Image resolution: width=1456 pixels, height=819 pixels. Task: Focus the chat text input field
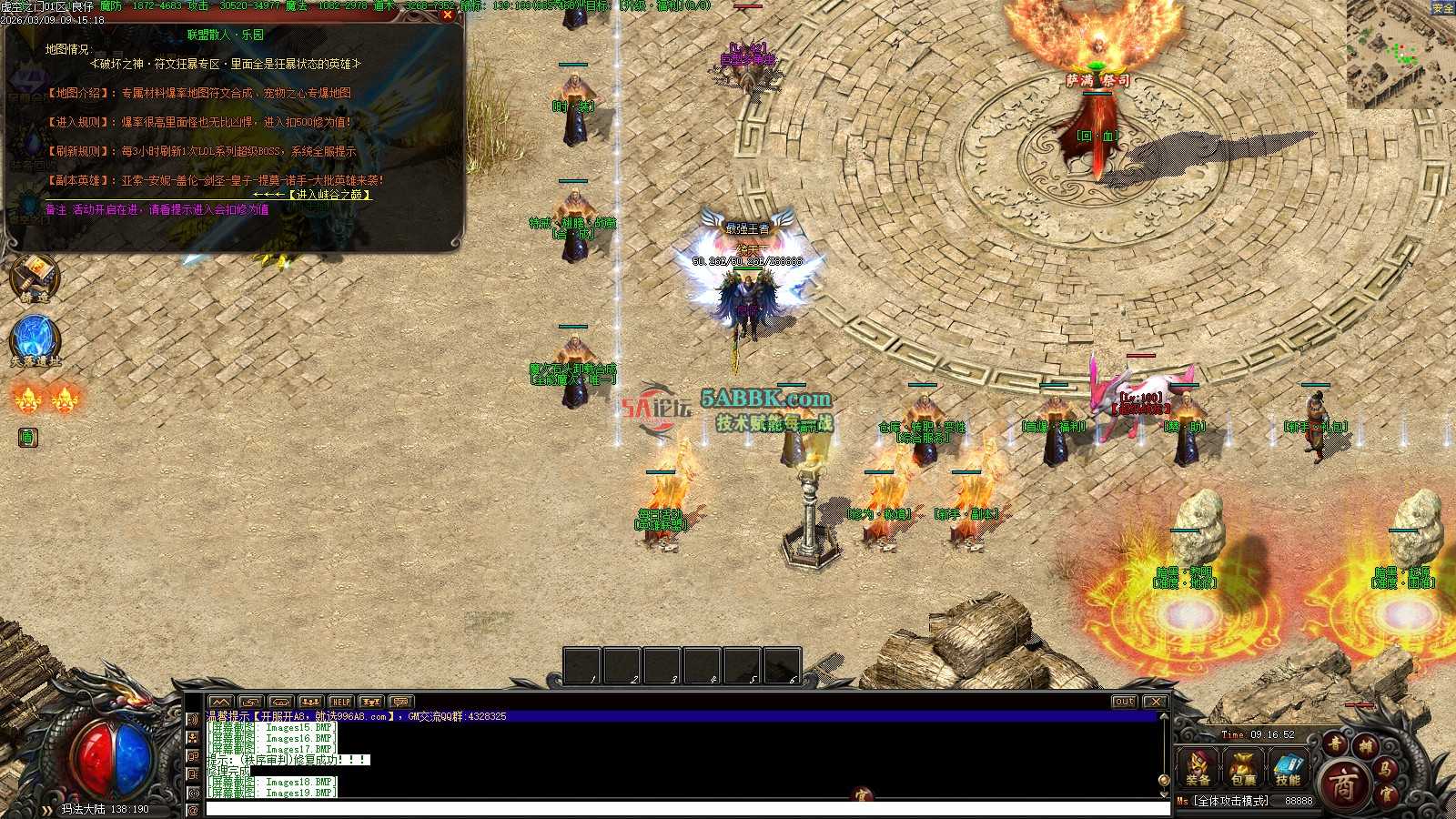[682, 808]
